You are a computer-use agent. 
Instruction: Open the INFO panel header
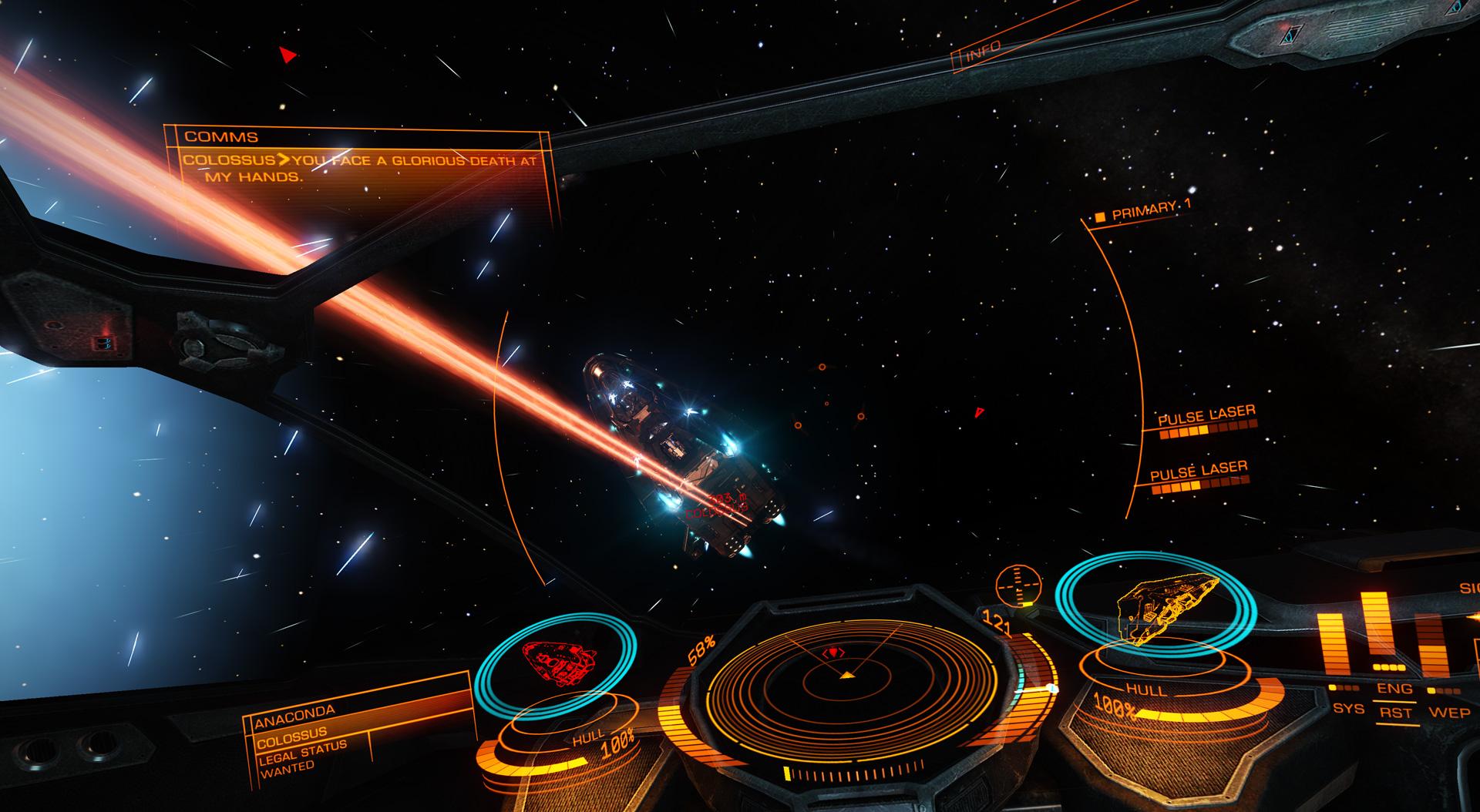[x=983, y=52]
